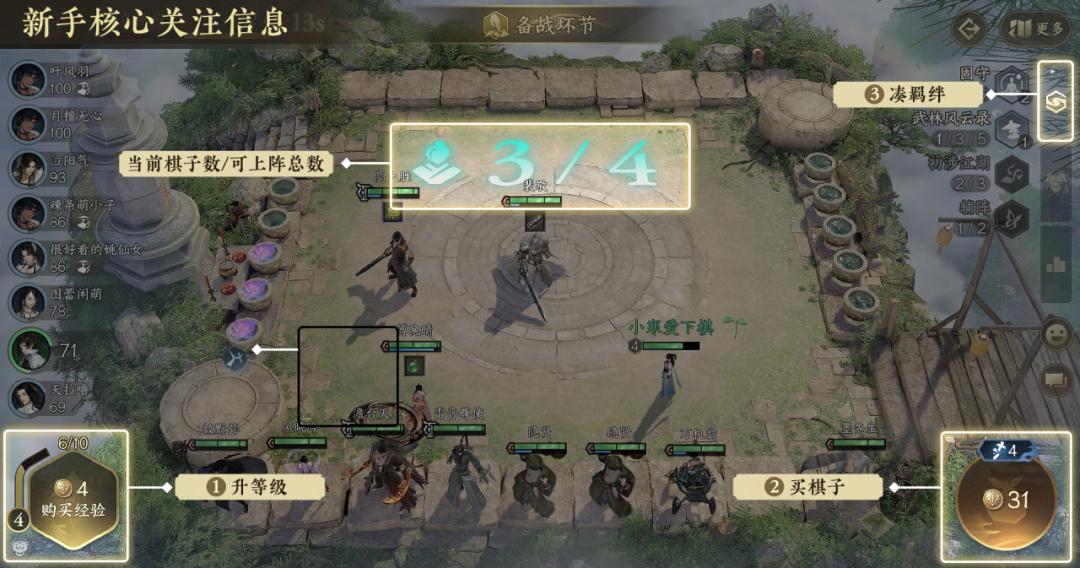Viewport: 1080px width, 568px height.
Task: Open the emoji smiley panel
Action: (x=1056, y=334)
